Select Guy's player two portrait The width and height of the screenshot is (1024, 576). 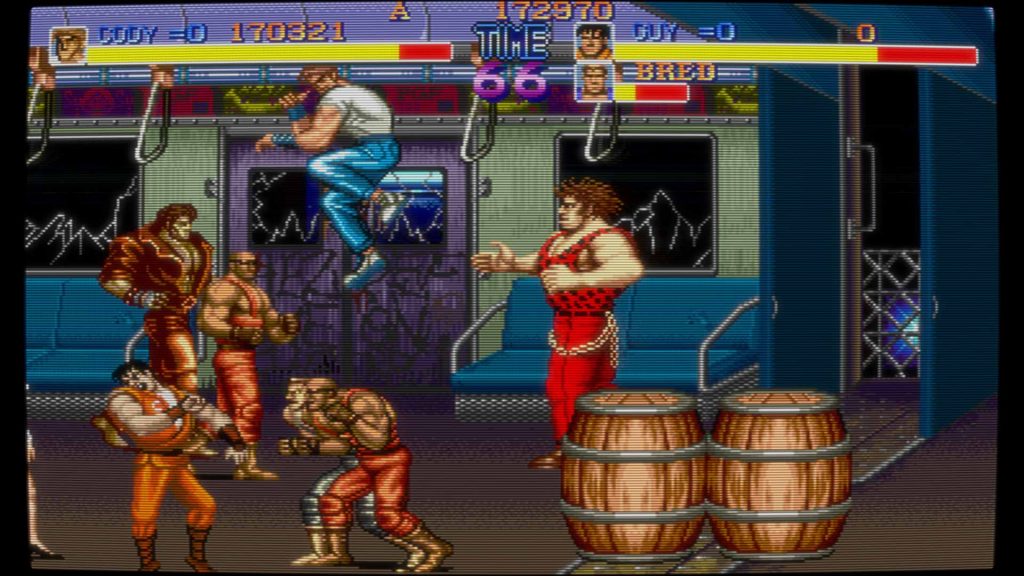pos(593,41)
